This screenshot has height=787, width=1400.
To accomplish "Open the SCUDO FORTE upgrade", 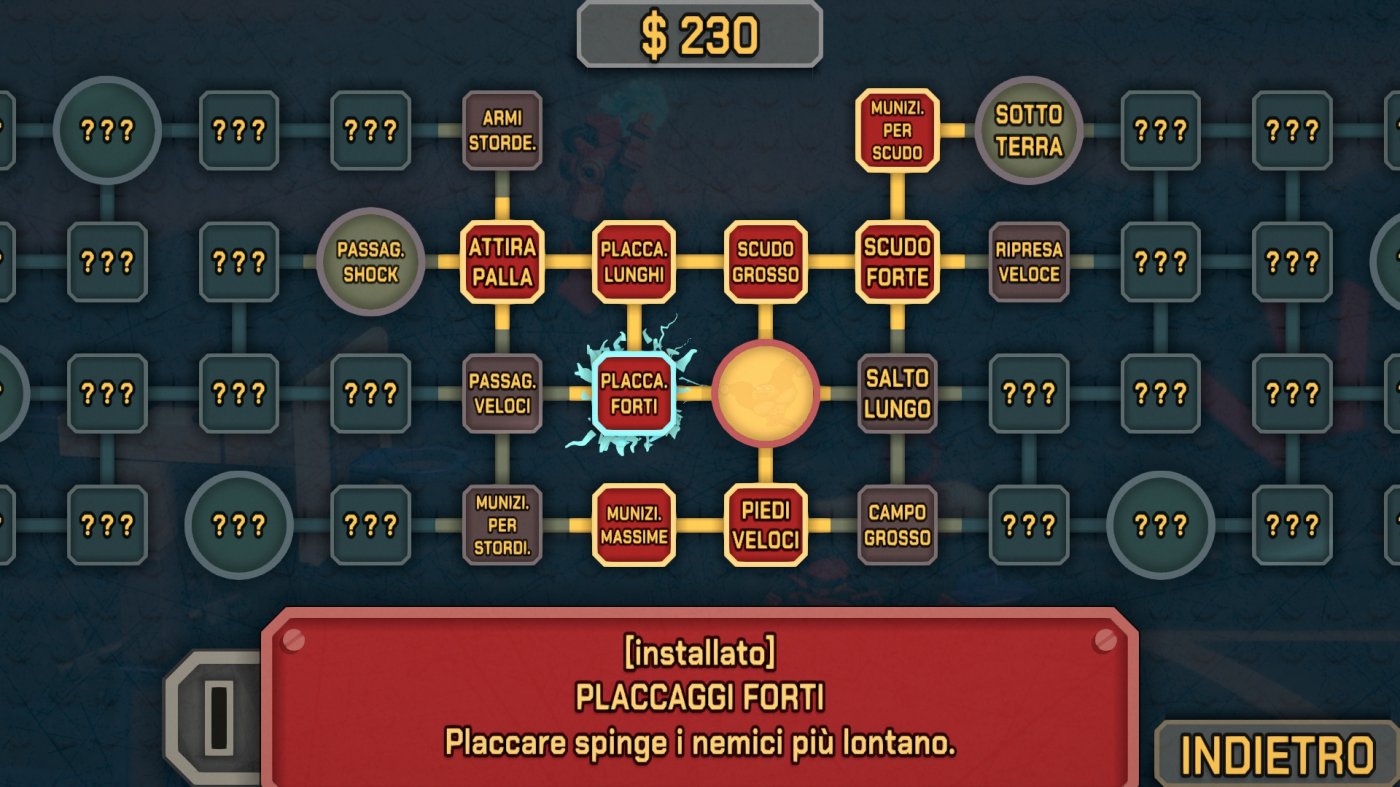I will pos(897,262).
